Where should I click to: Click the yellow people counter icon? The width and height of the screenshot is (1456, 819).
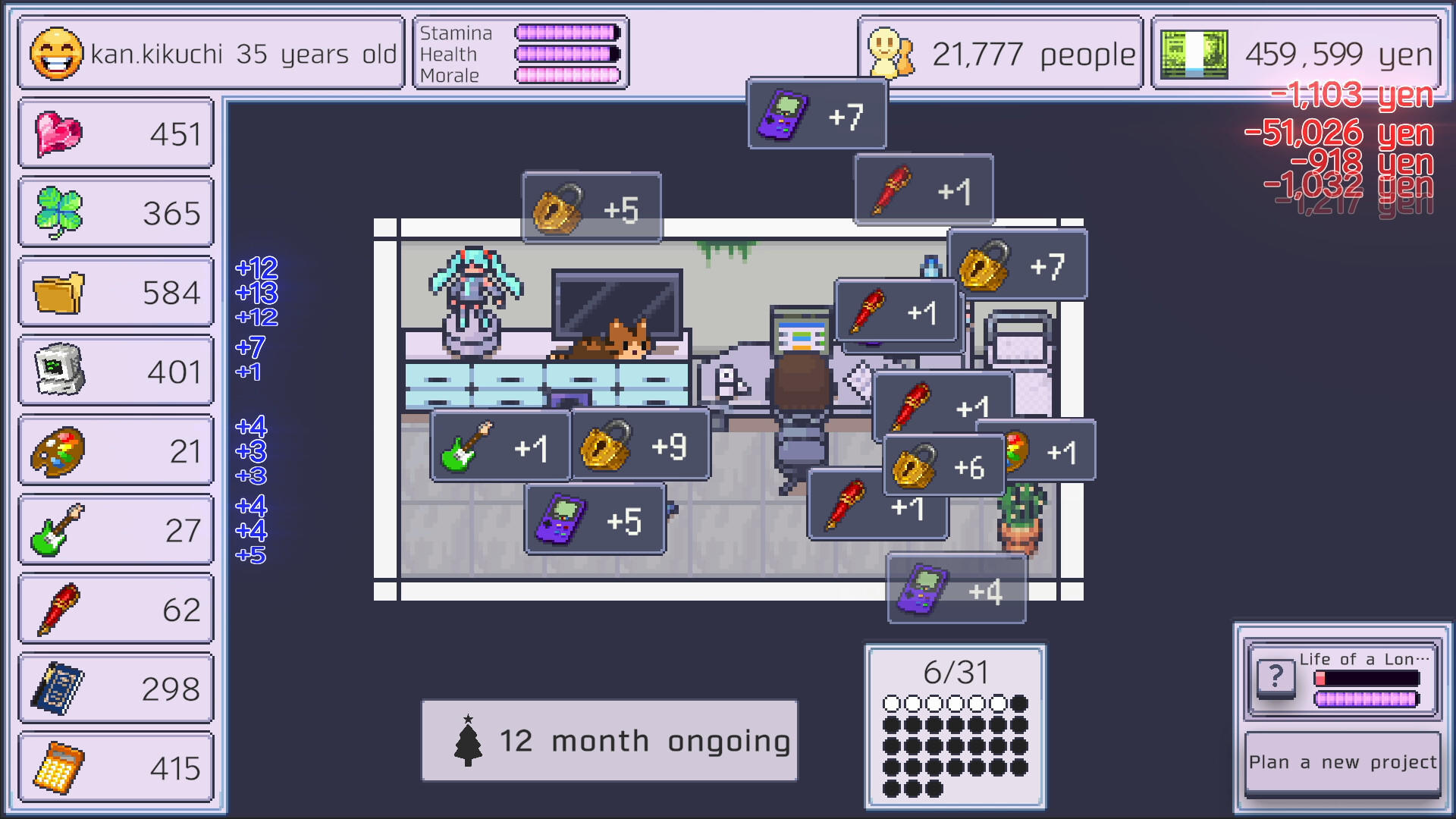(889, 53)
